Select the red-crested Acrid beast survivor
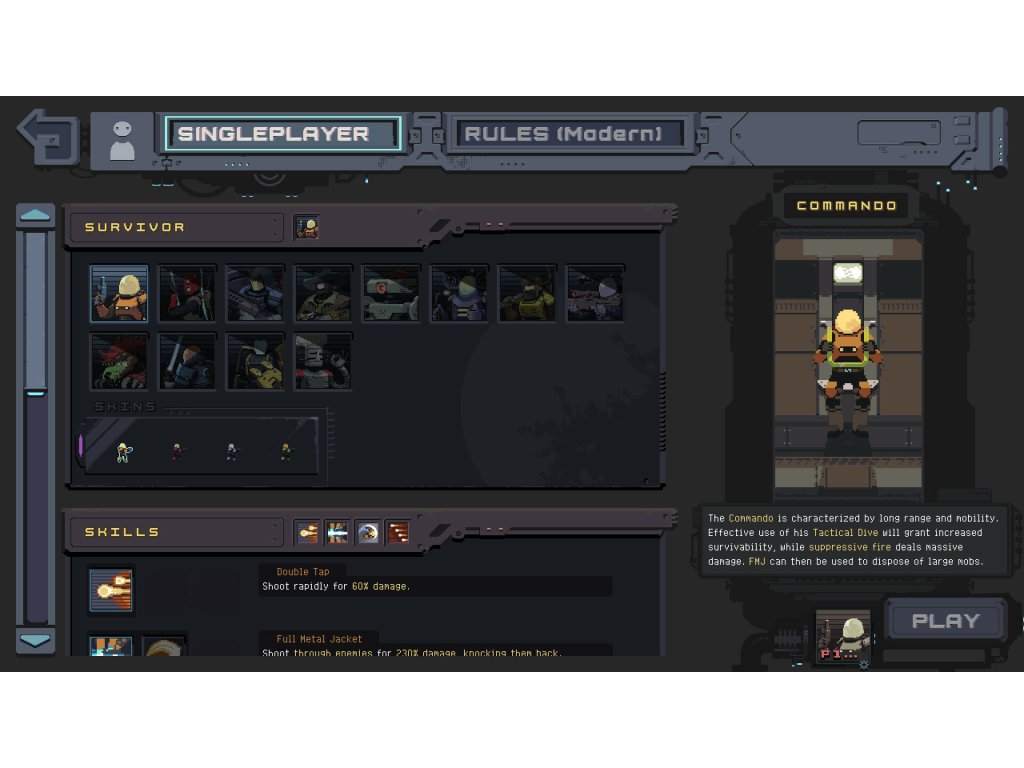Image resolution: width=1024 pixels, height=768 pixels. pyautogui.click(x=120, y=361)
